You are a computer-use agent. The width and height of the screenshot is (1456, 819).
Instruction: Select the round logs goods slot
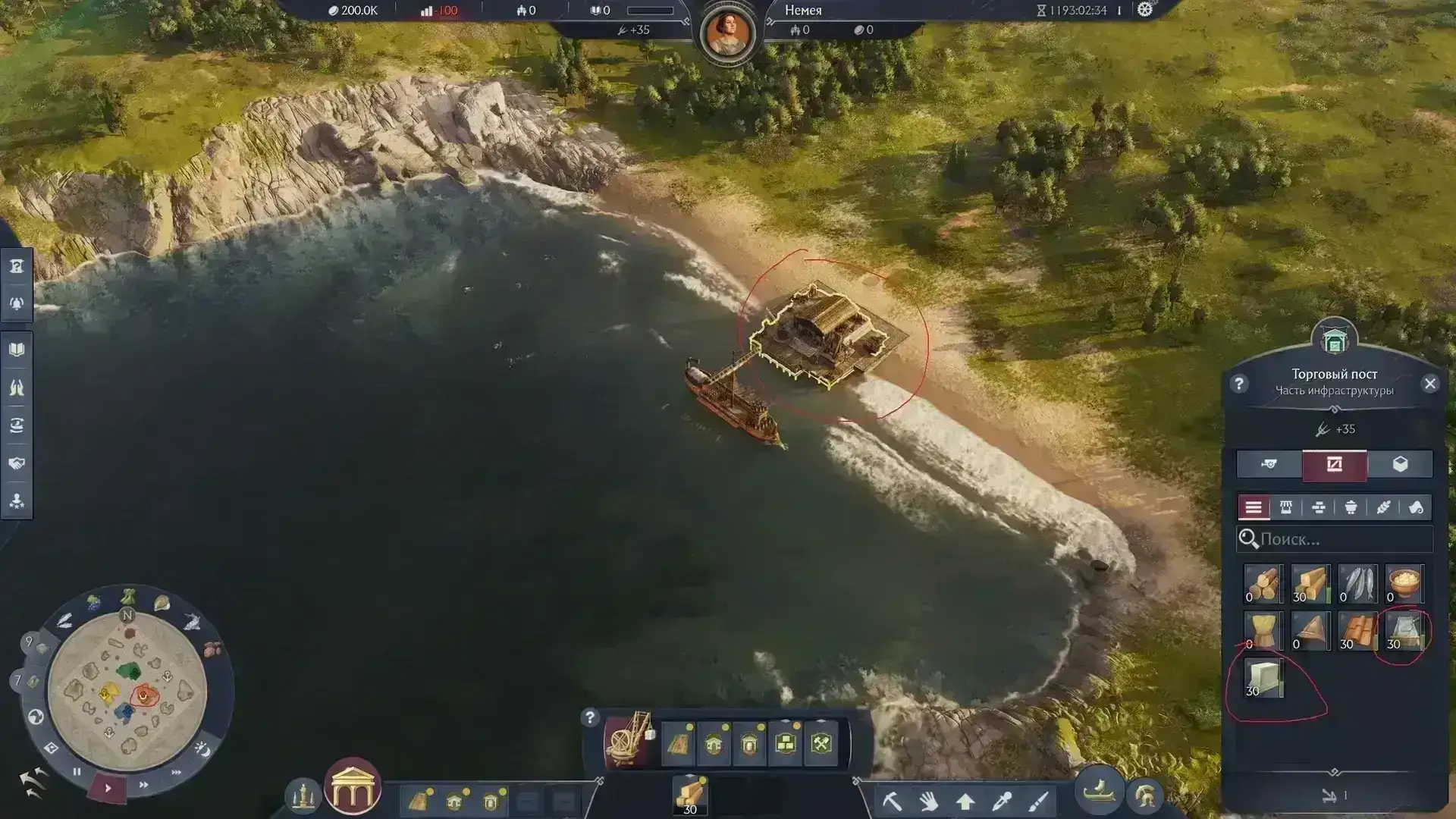coord(1263,584)
